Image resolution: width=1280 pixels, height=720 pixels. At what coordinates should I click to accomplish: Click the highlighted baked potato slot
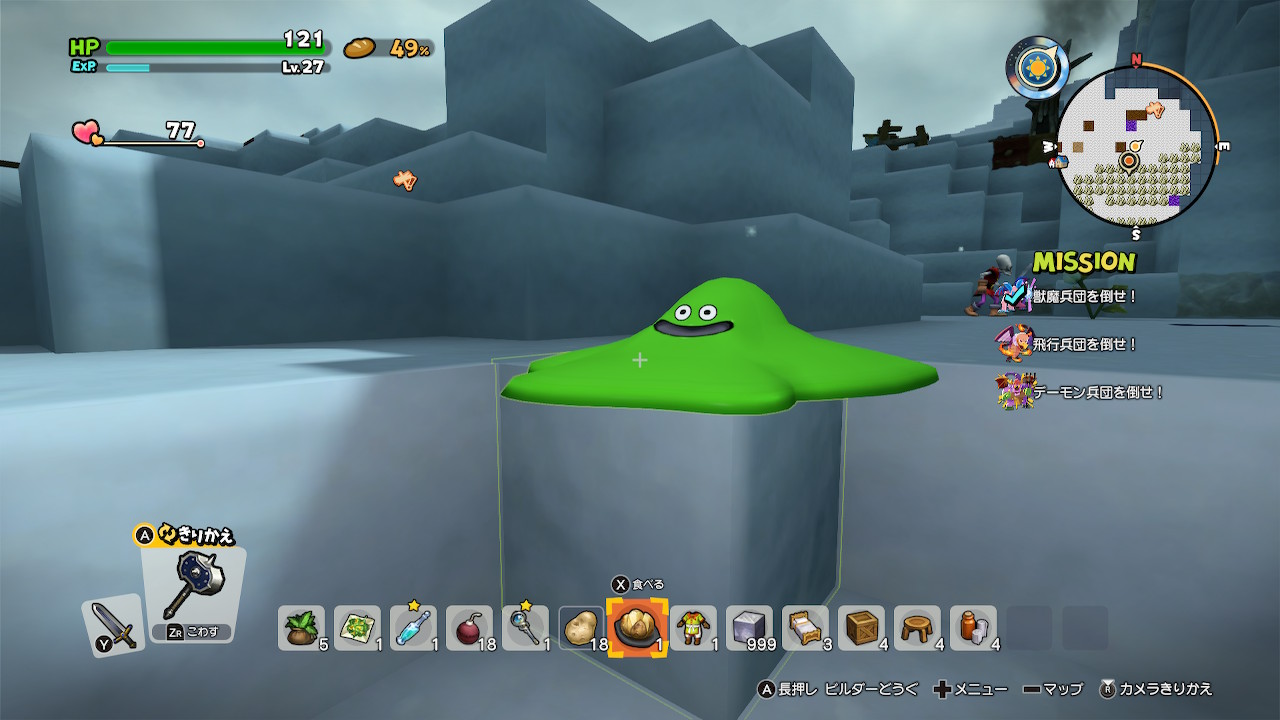point(637,628)
